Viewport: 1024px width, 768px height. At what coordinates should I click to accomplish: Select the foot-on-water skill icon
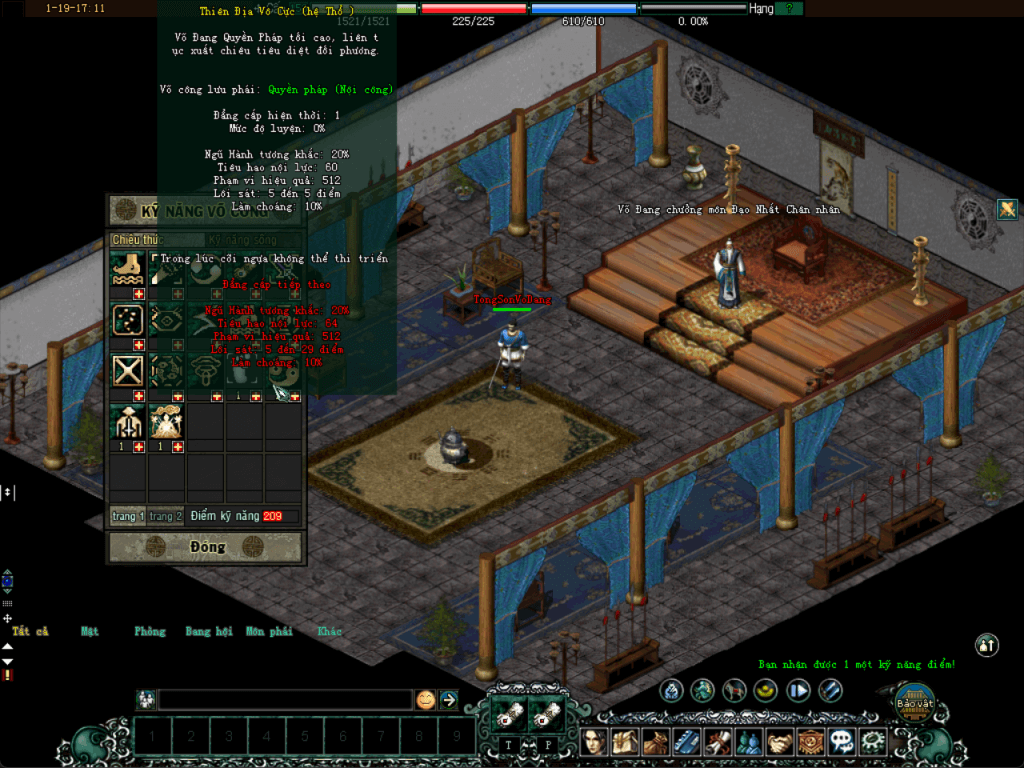click(x=128, y=269)
